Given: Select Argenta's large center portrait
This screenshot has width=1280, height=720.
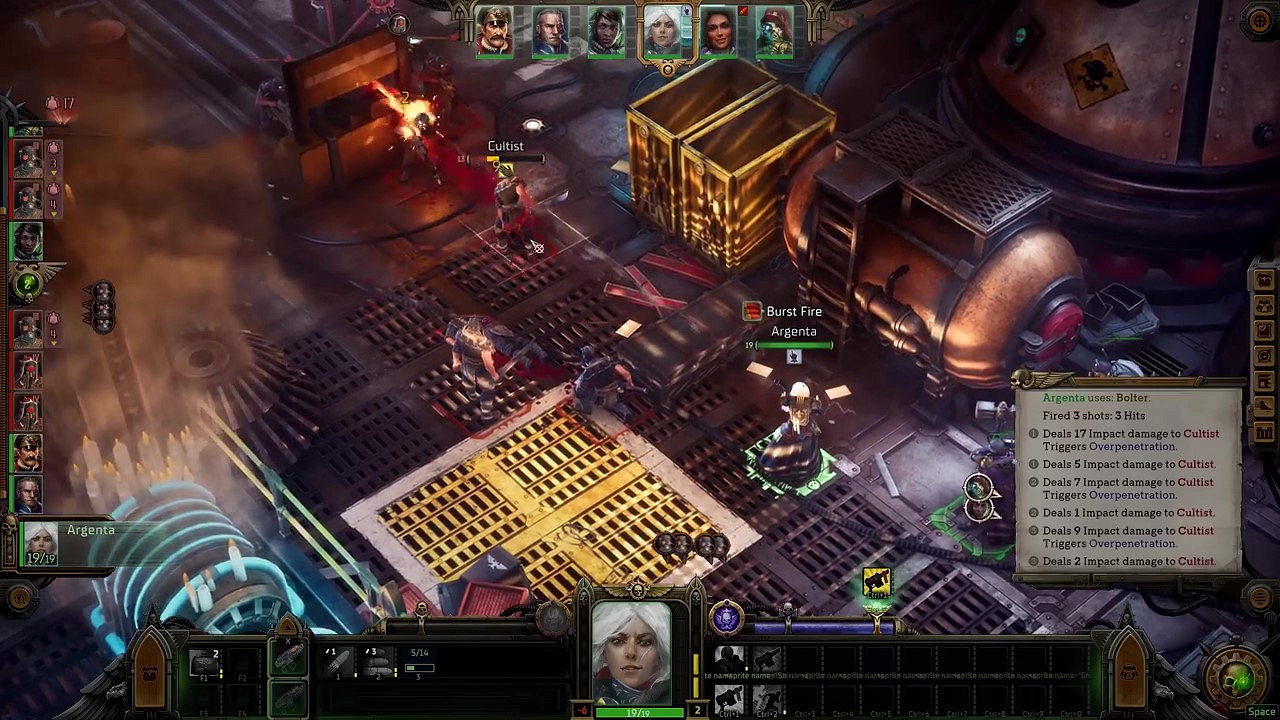Looking at the screenshot, I should 631,654.
